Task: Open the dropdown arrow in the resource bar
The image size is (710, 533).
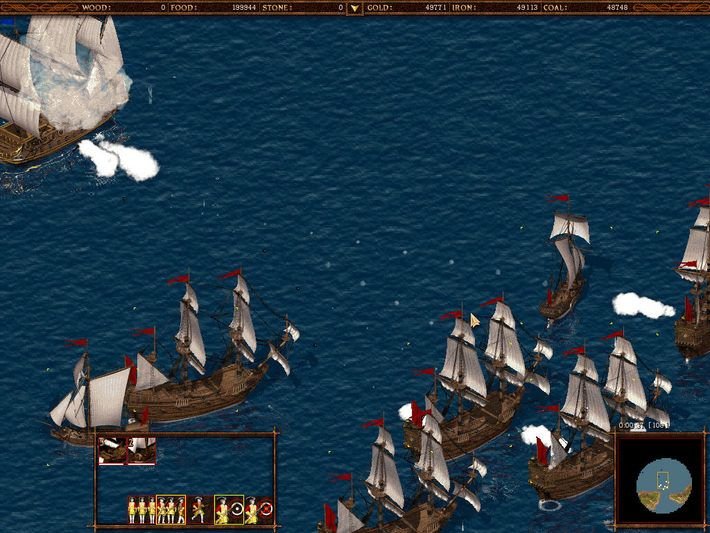Action: pos(354,8)
